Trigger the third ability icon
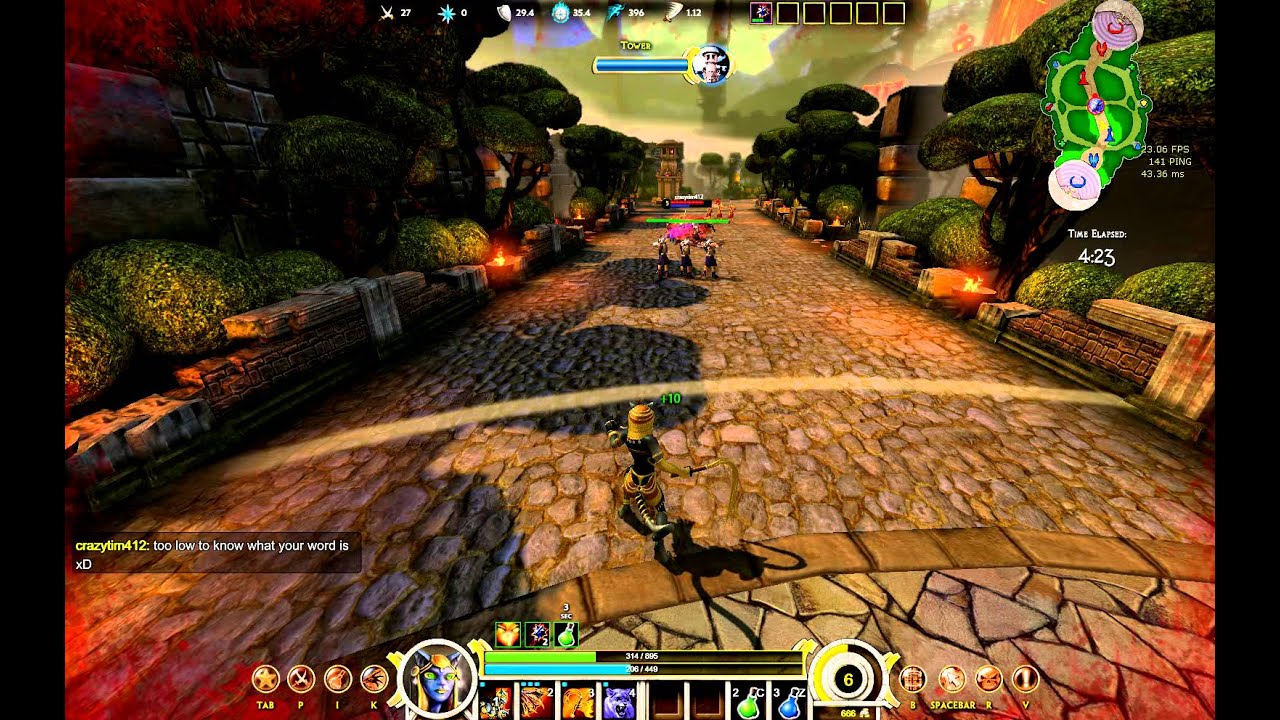Screen dimensions: 1280x720 pyautogui.click(x=577, y=703)
